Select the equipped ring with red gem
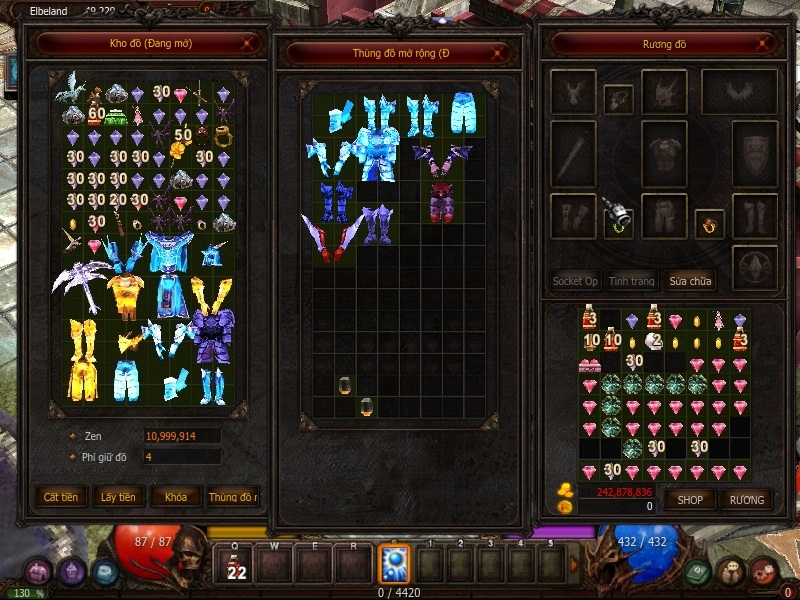Screen dimensions: 800x600 pos(708,224)
